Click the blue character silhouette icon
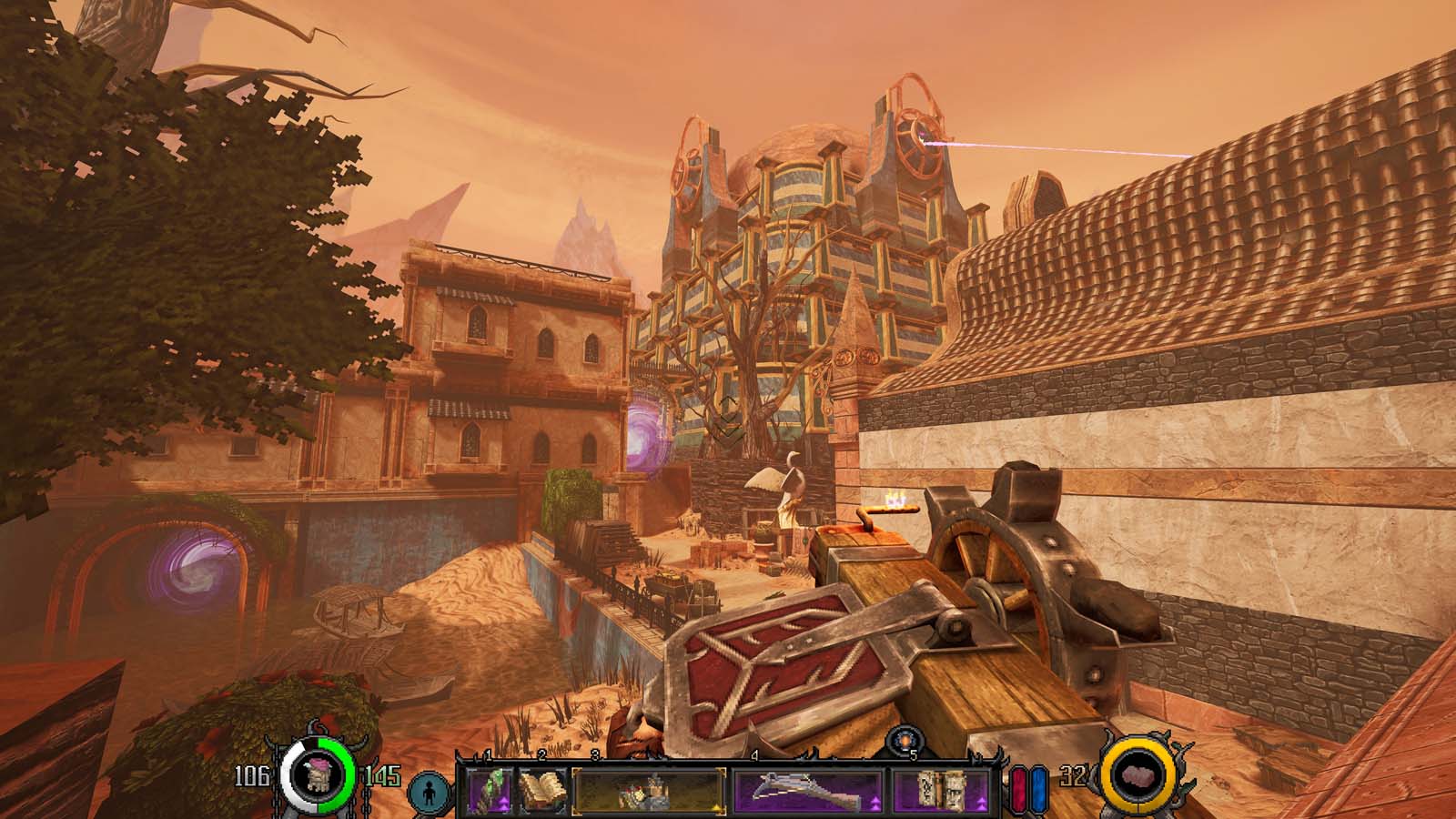1456x819 pixels. click(x=430, y=793)
